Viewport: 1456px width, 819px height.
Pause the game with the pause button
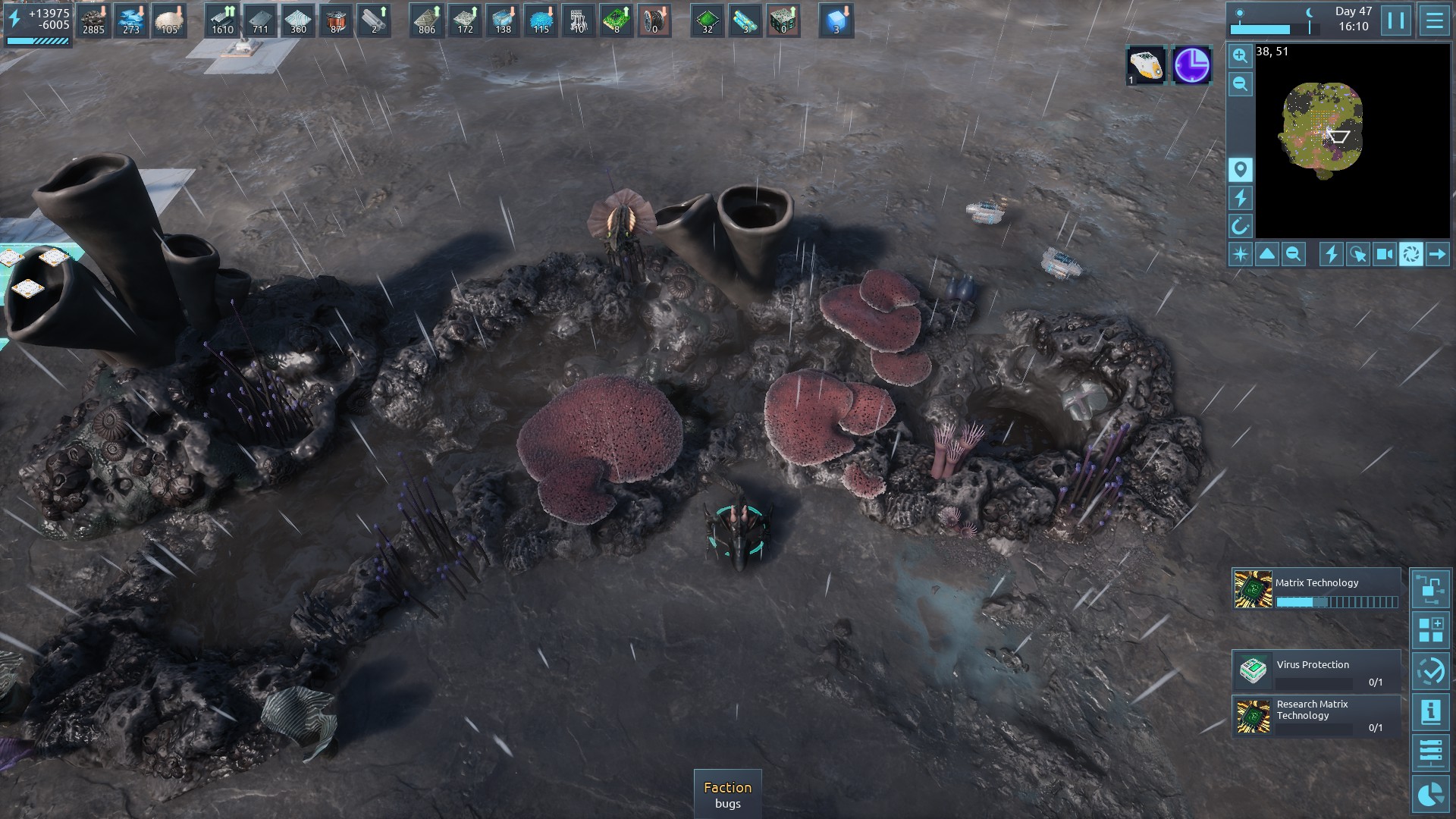[x=1396, y=20]
